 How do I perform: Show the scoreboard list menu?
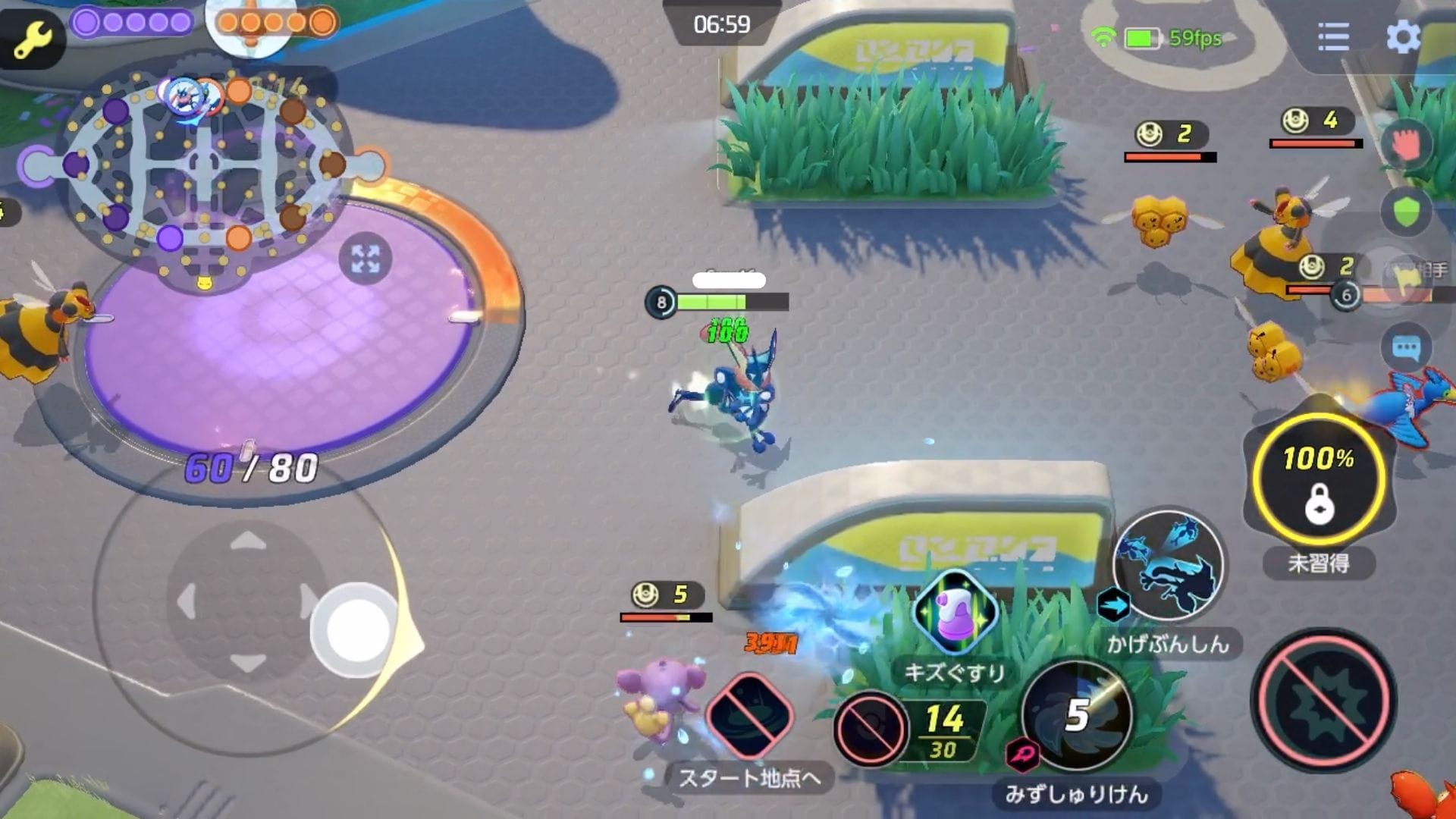coord(1333,36)
